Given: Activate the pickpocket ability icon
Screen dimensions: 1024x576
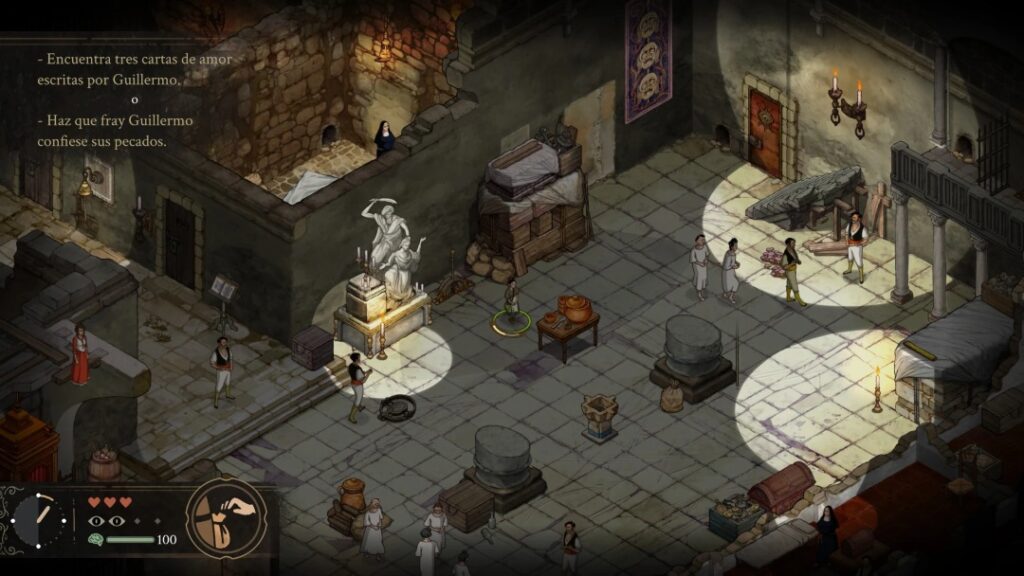Looking at the screenshot, I should [x=226, y=517].
